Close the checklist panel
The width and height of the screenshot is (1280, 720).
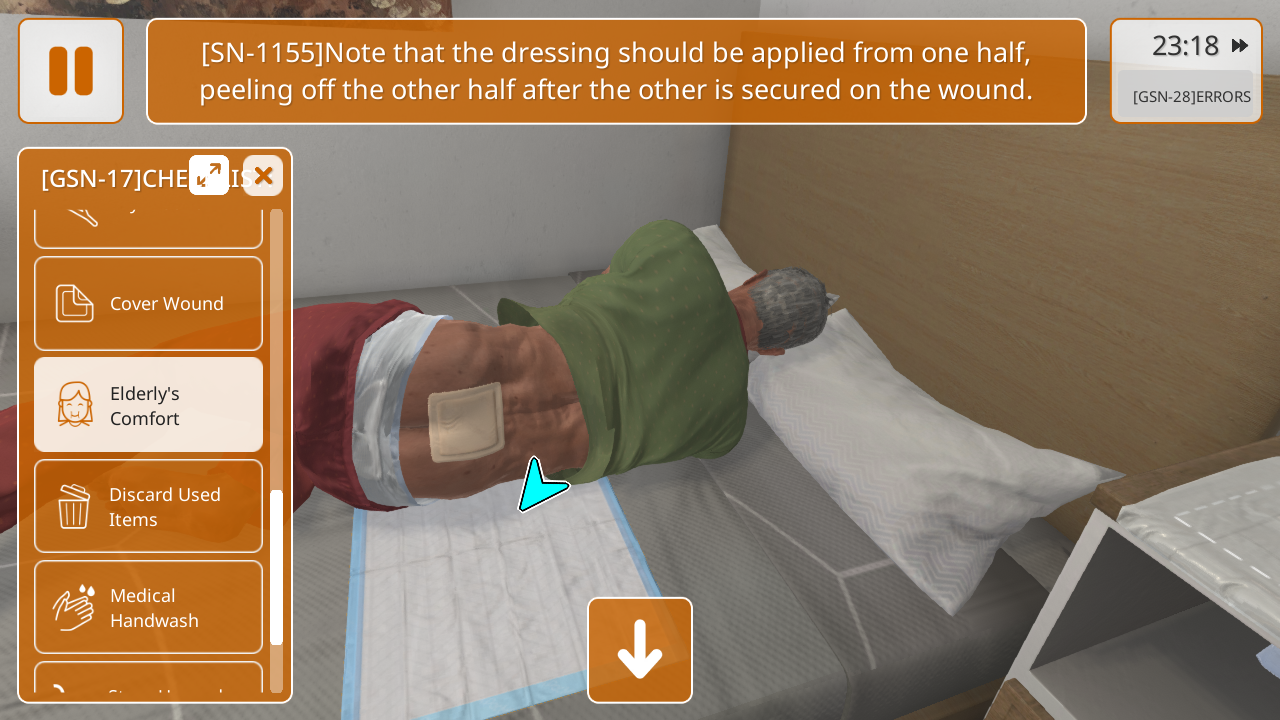263,176
